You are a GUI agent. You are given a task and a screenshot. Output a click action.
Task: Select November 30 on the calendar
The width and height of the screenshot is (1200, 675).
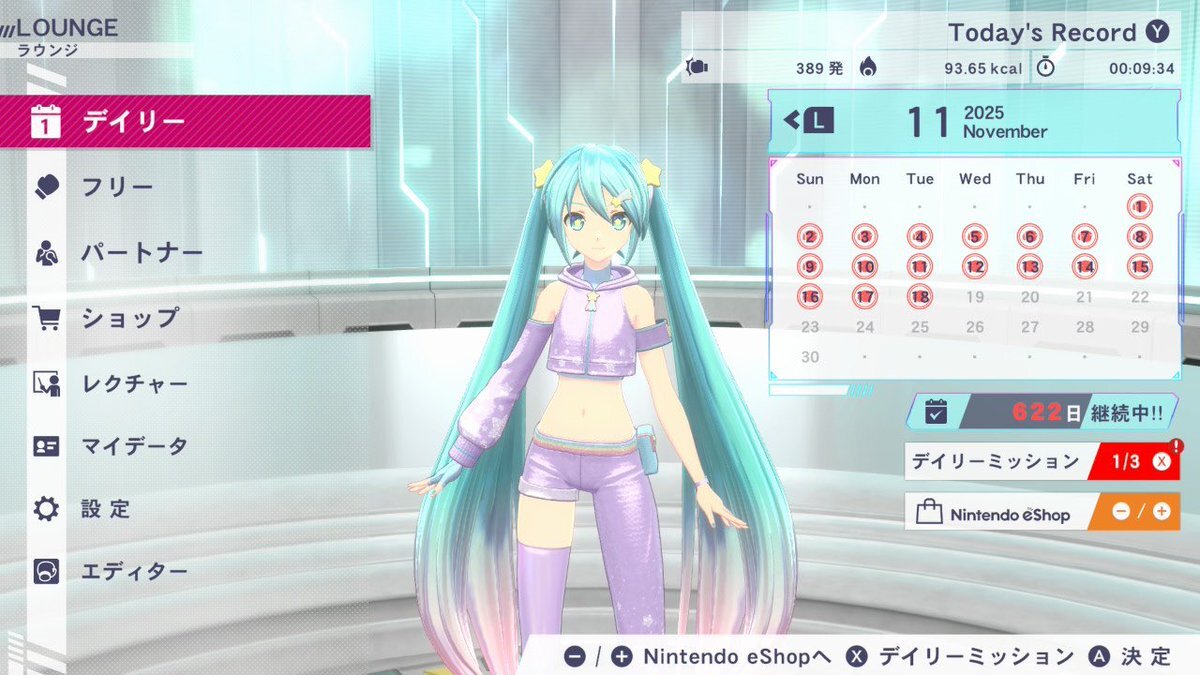tap(810, 357)
